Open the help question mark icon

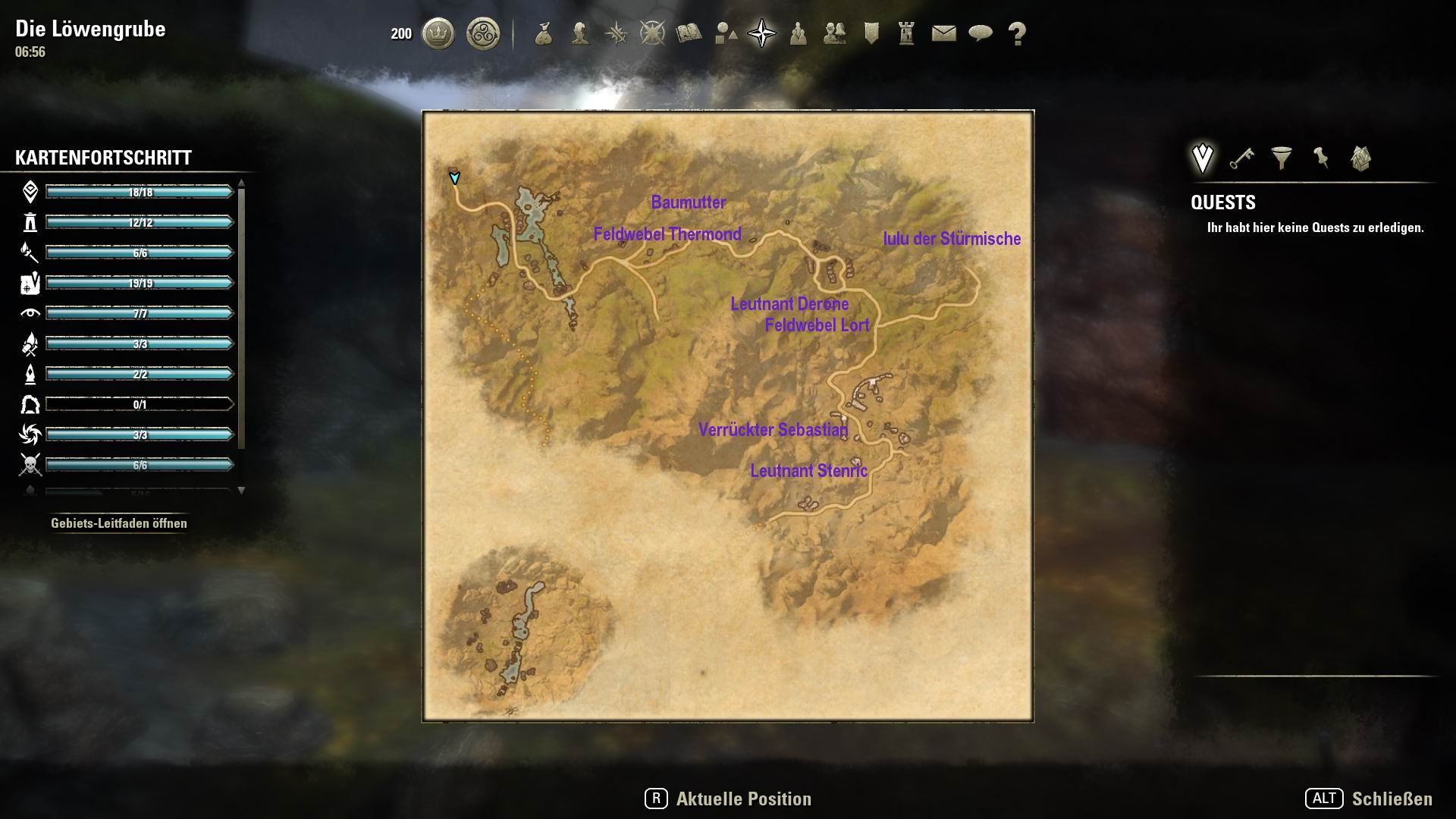tap(1018, 33)
